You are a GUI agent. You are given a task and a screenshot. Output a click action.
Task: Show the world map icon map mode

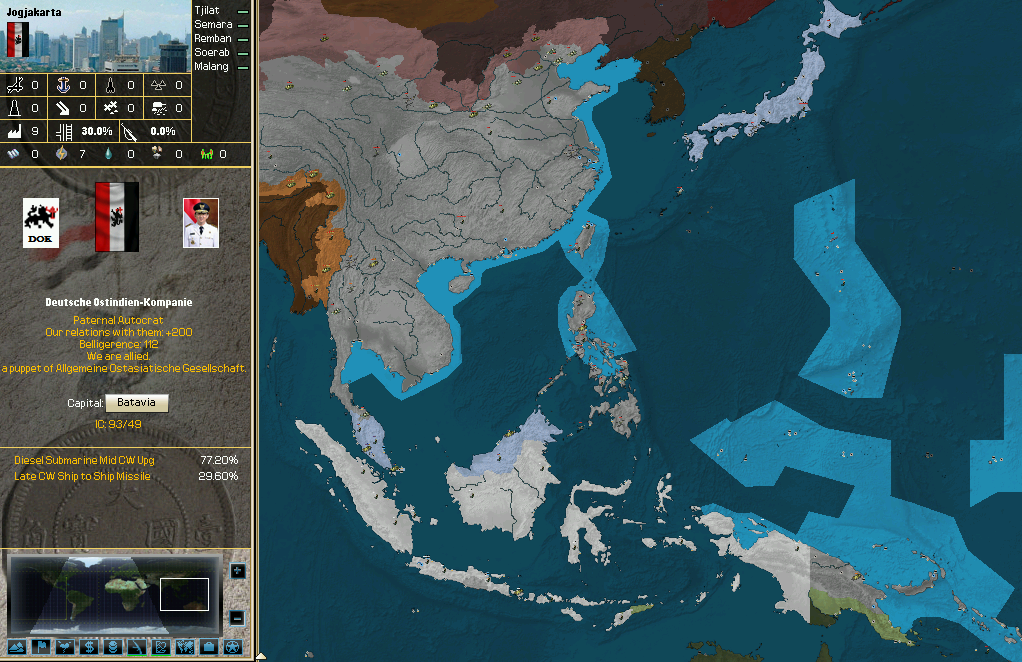tap(184, 647)
